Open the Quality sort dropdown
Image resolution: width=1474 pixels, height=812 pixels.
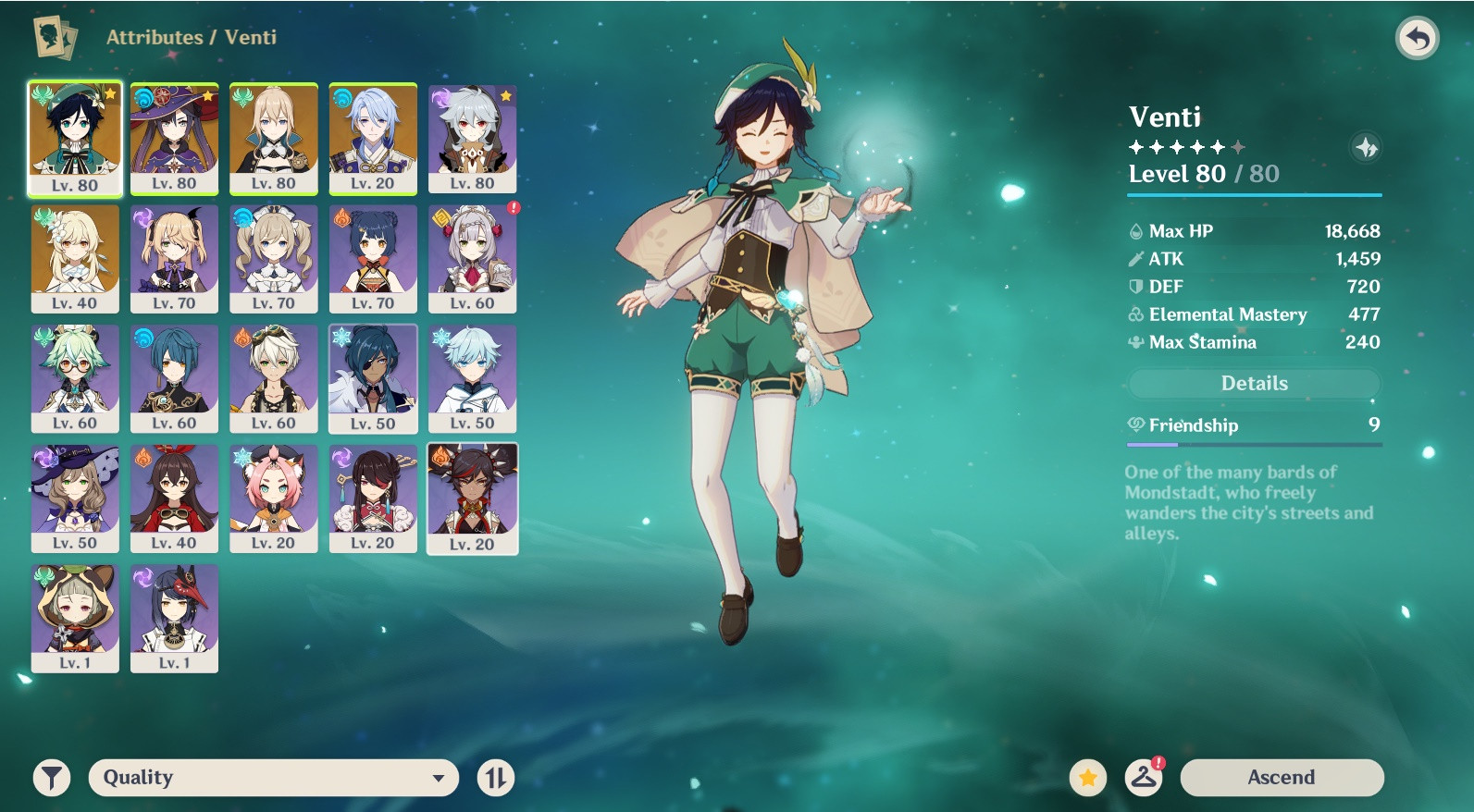[273, 777]
